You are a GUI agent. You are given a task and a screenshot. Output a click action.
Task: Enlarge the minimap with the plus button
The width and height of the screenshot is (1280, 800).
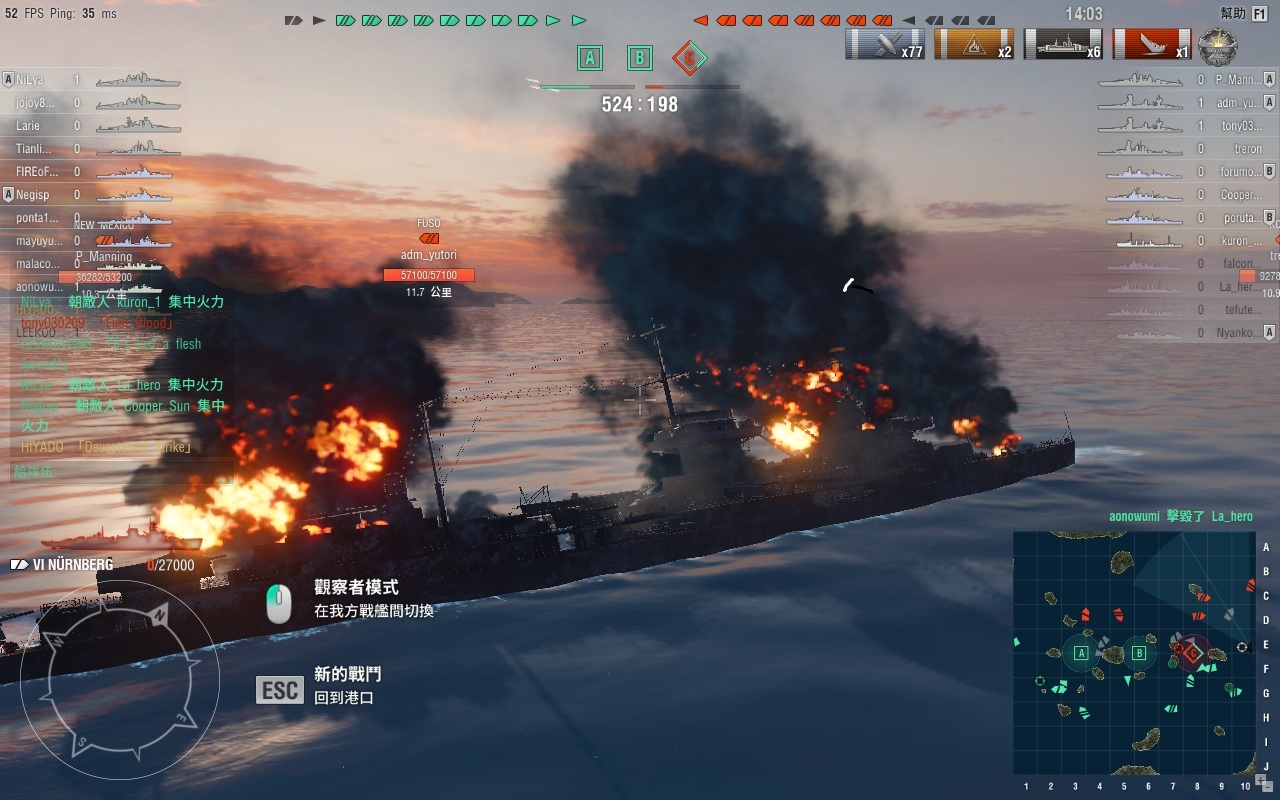(1261, 779)
